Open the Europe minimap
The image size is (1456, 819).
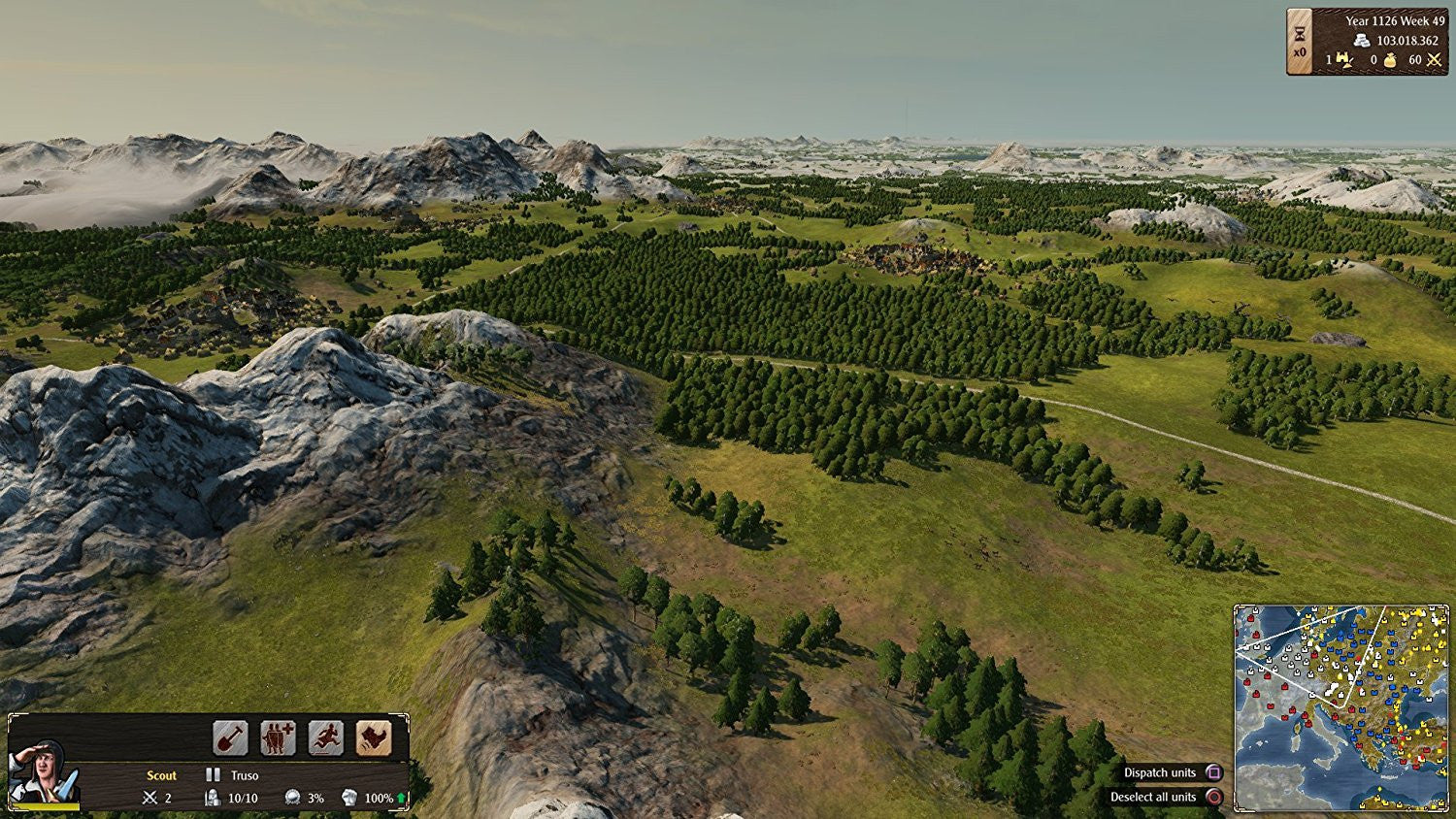click(x=1340, y=707)
